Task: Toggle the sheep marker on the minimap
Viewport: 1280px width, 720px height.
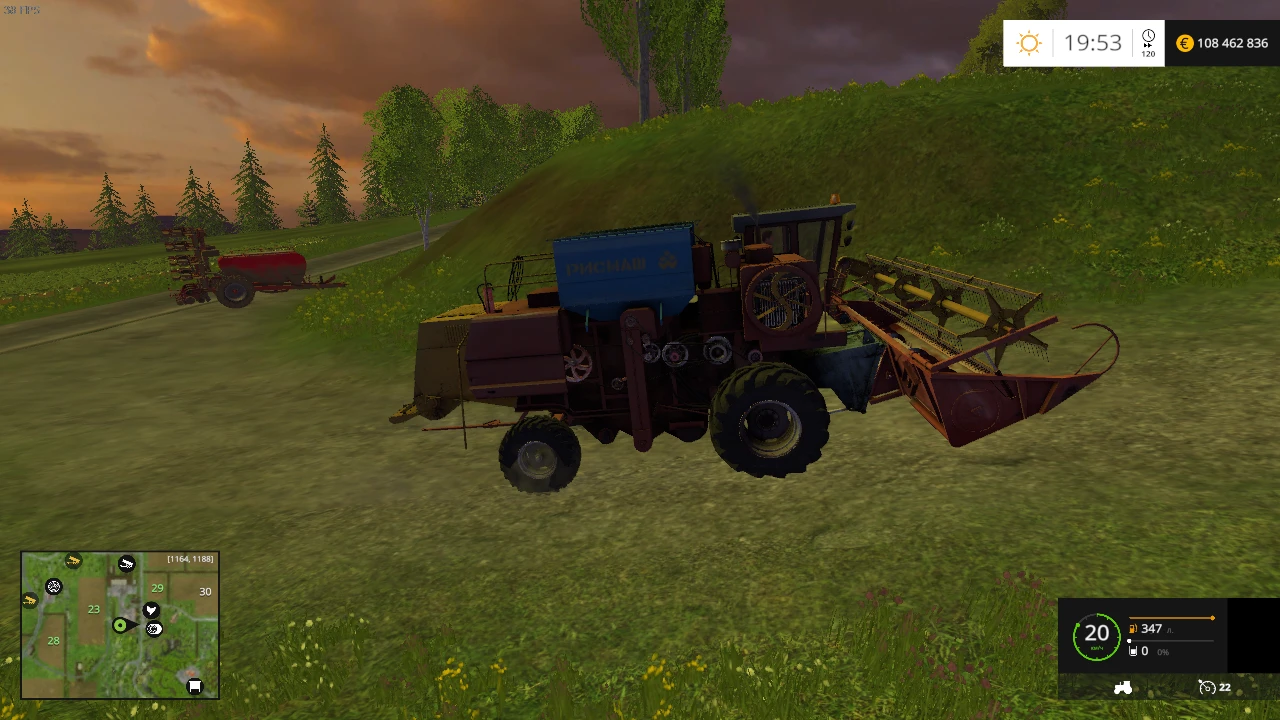Action: click(x=126, y=562)
